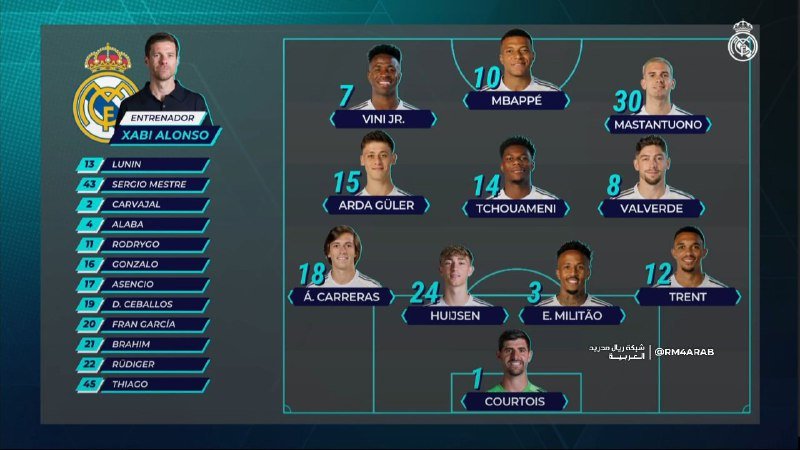Select Rodrygo from the bench
Viewport: 800px width, 450px height.
click(145, 245)
